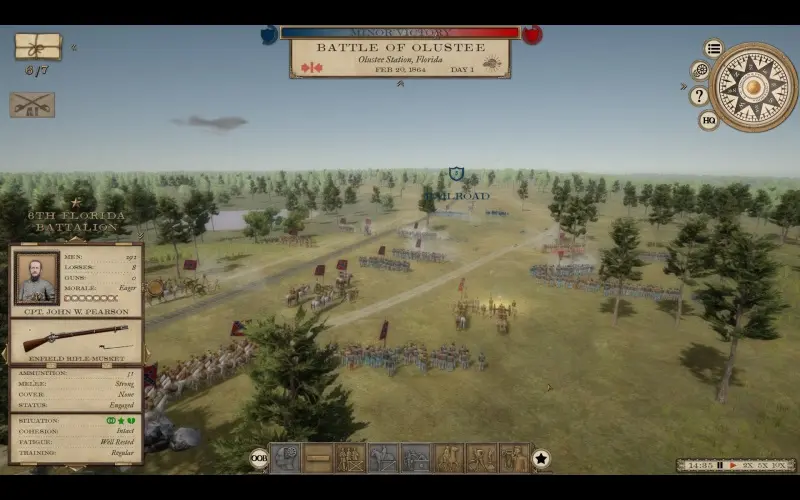Click the Enfield Rifle-Musket weapon image

point(76,337)
